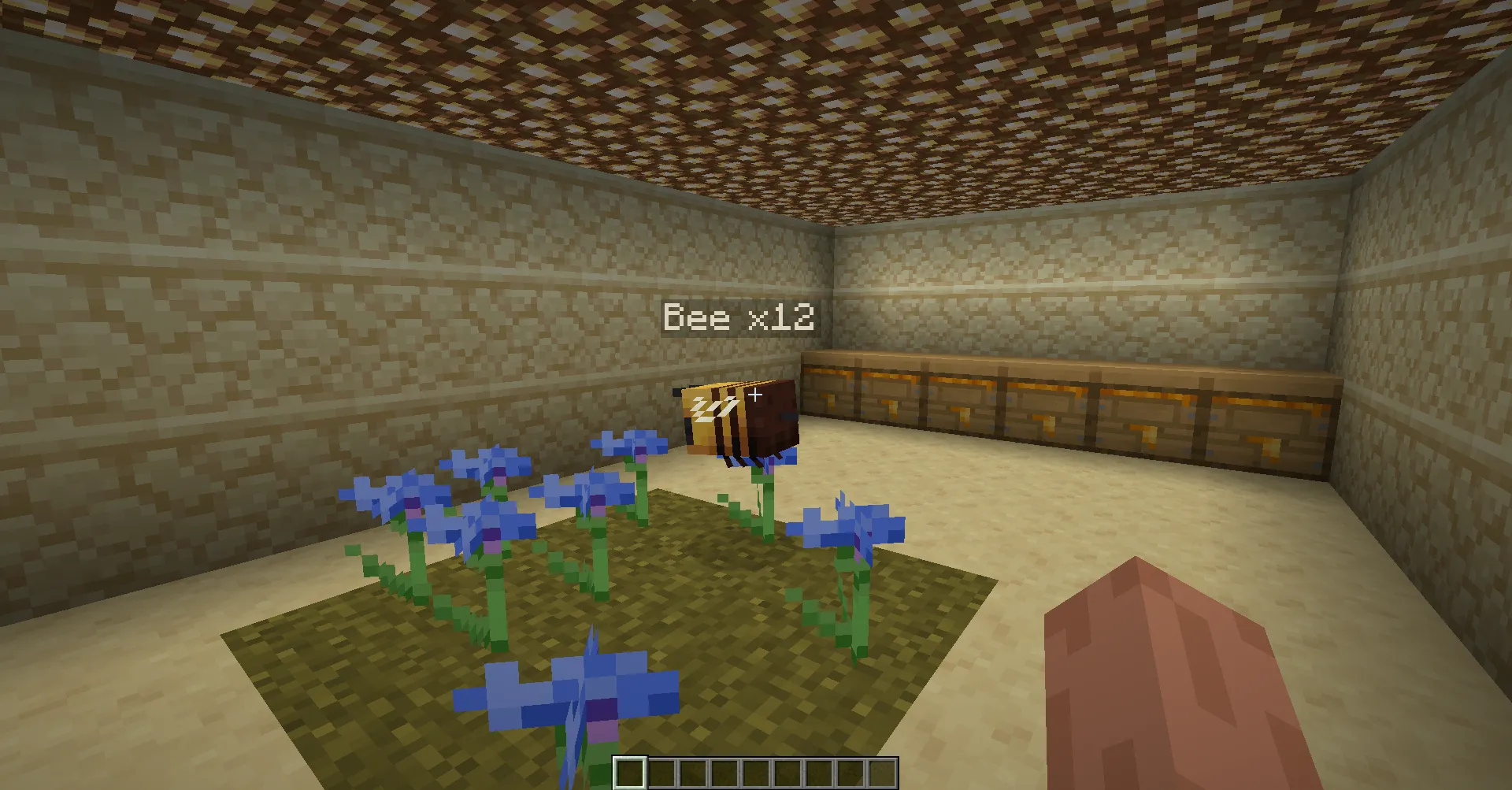Click the crosshair at screen center
The image size is (1512, 790).
coord(754,395)
